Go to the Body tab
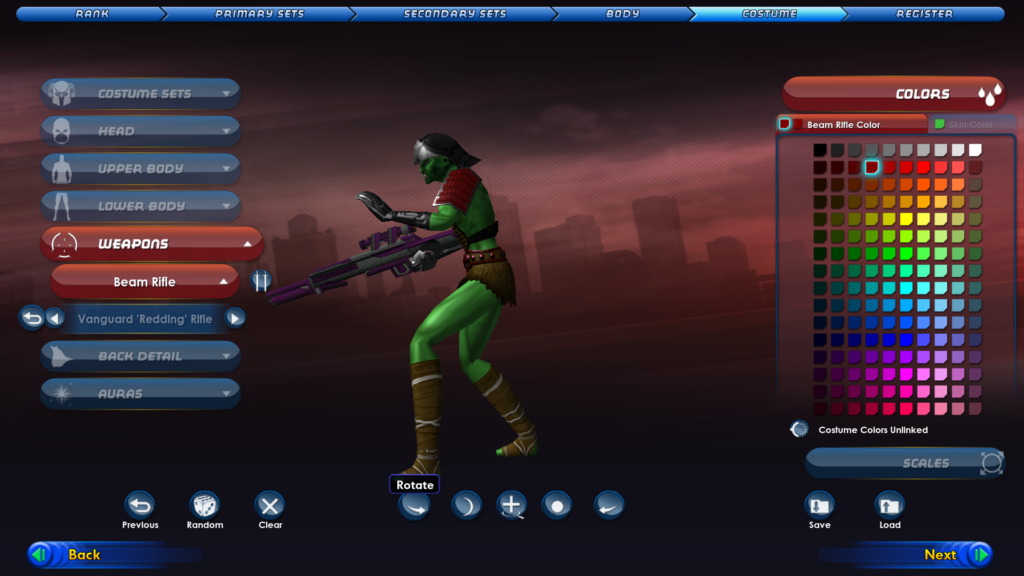The image size is (1024, 576). pyautogui.click(x=623, y=14)
